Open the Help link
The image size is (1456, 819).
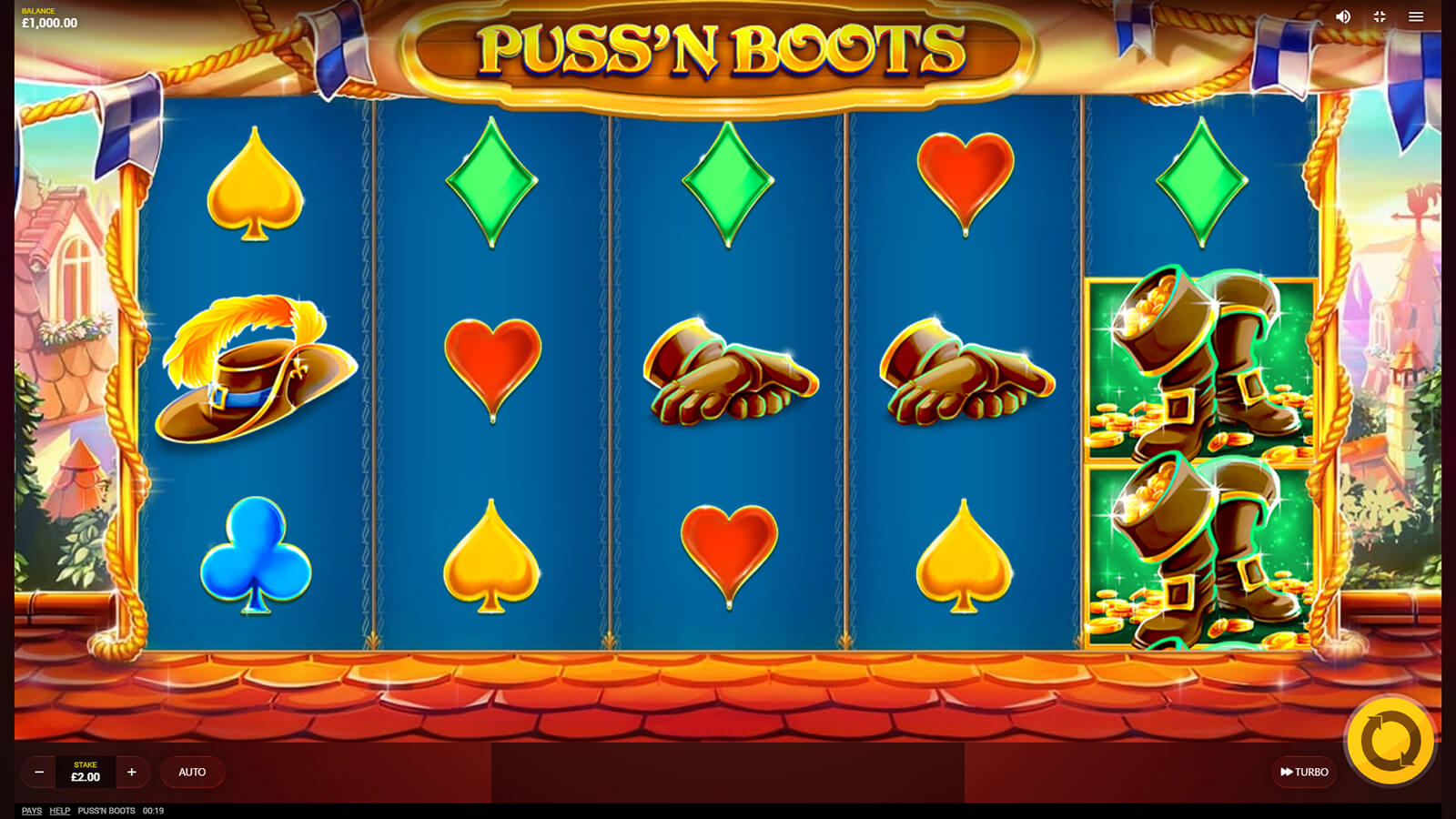(60, 811)
